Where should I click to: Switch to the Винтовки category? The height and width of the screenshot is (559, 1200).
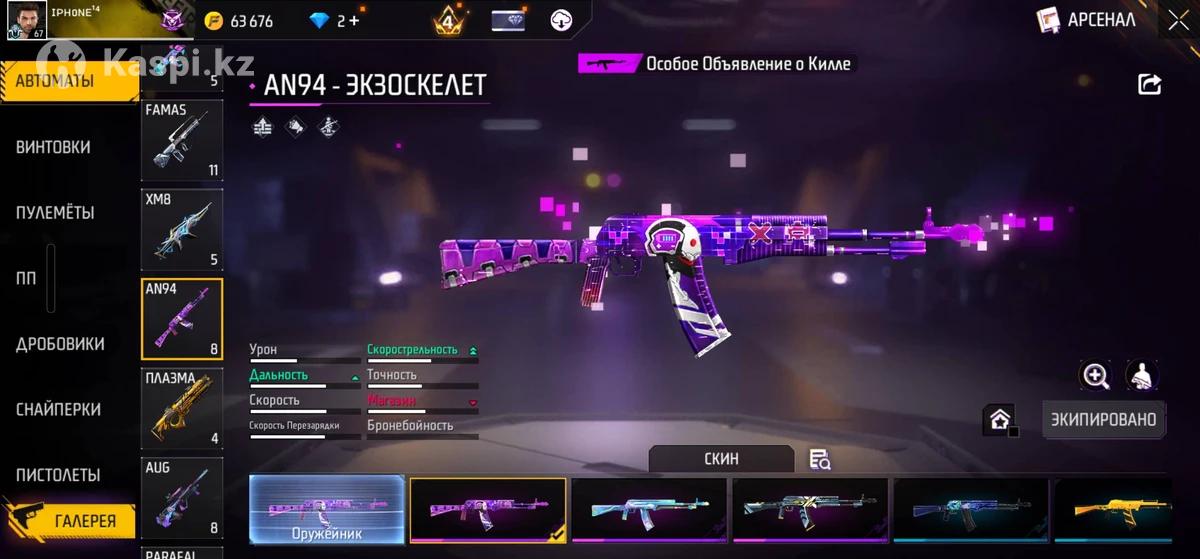[53, 147]
